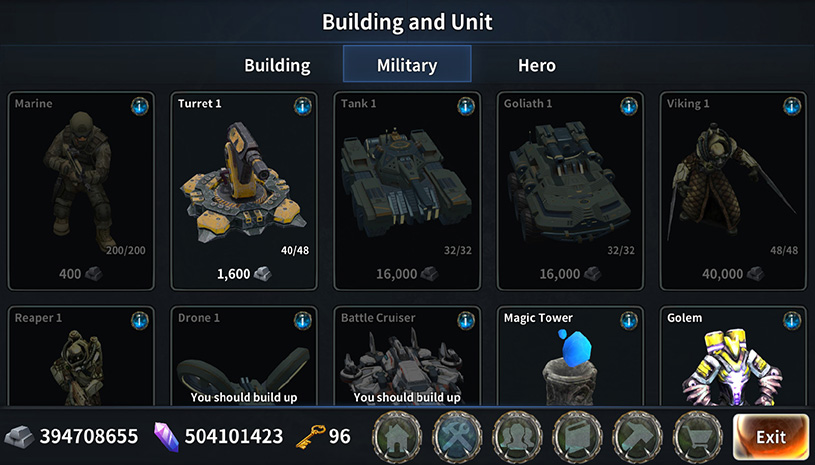The image size is (815, 465).
Task: Show info for Turret 1
Action: pos(302,106)
